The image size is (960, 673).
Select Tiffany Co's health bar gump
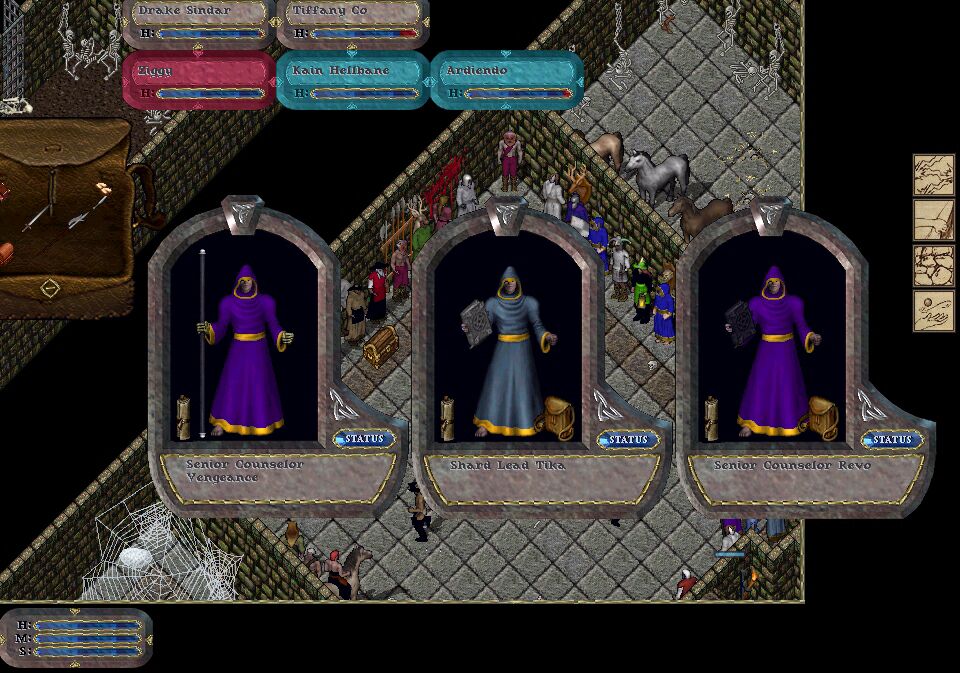pyautogui.click(x=352, y=24)
